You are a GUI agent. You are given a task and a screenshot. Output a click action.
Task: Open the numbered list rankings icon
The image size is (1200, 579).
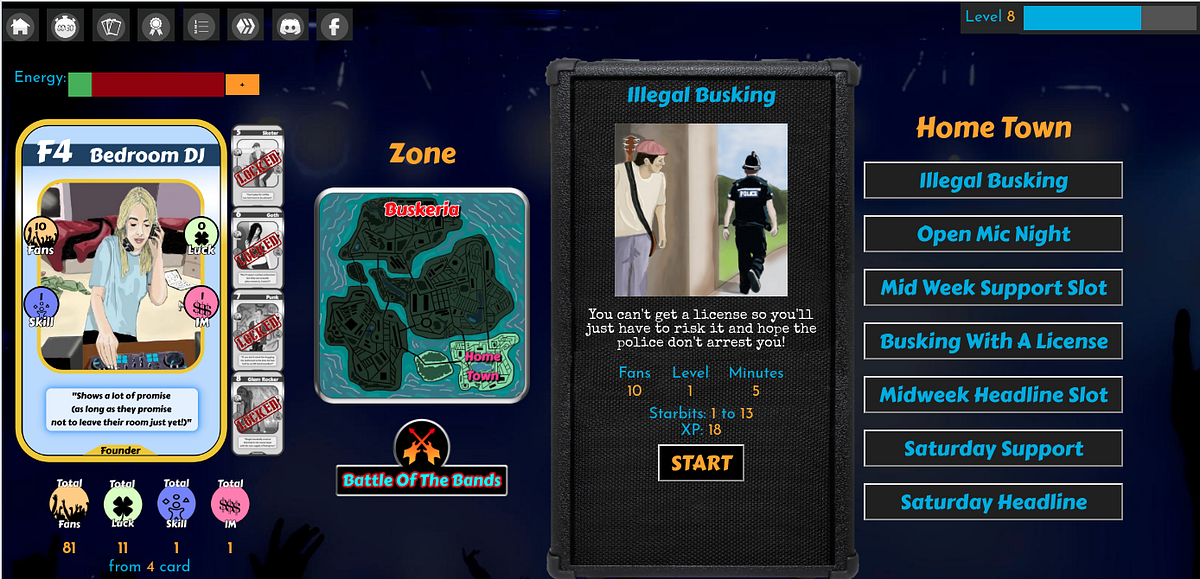click(x=201, y=24)
